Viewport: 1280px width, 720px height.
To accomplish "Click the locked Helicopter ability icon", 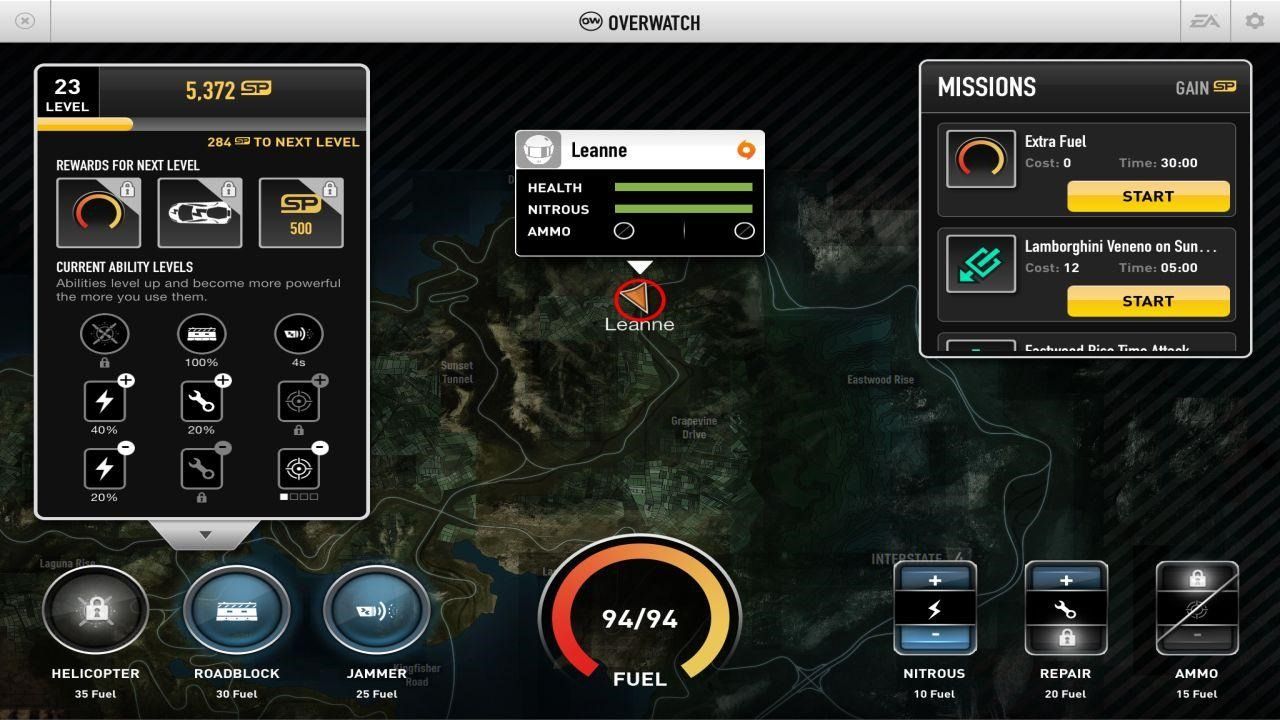I will coord(95,608).
